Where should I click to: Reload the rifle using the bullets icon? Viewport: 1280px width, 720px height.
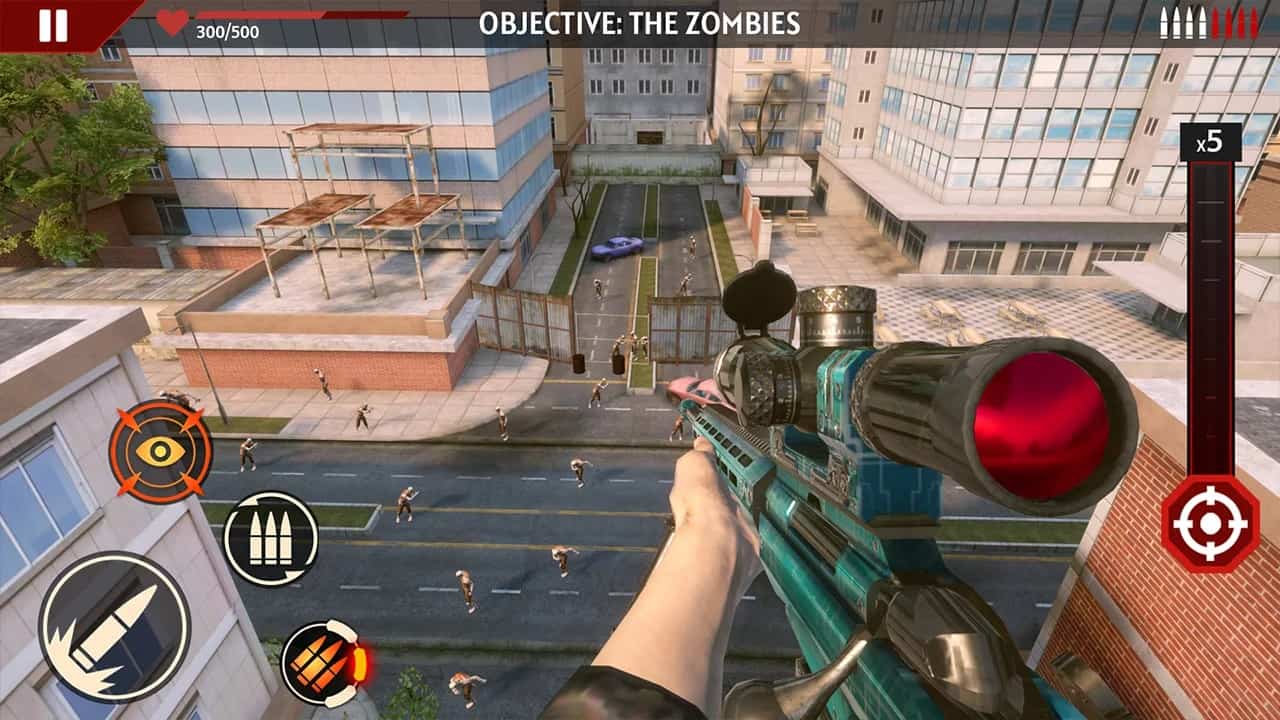tap(272, 538)
